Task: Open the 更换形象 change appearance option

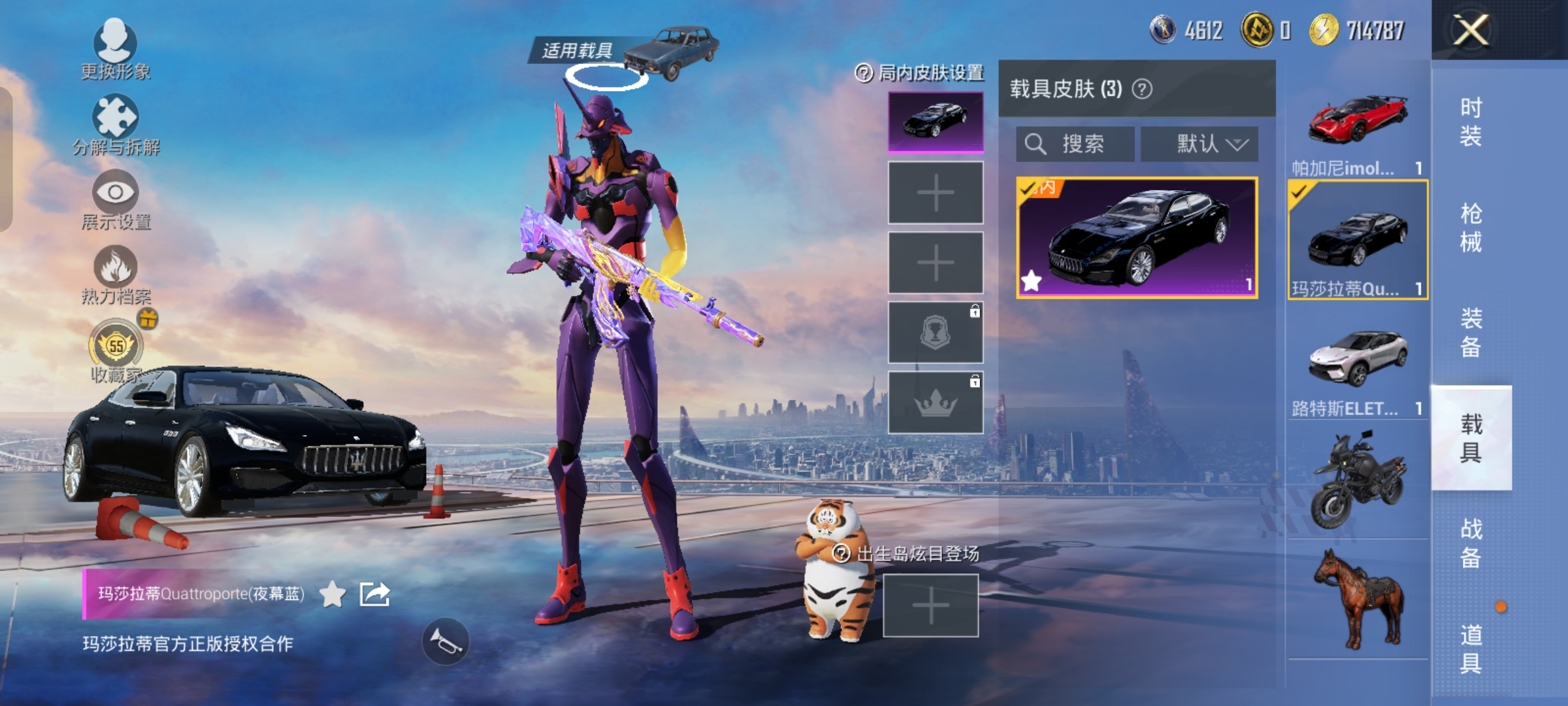Action: pyautogui.click(x=116, y=48)
